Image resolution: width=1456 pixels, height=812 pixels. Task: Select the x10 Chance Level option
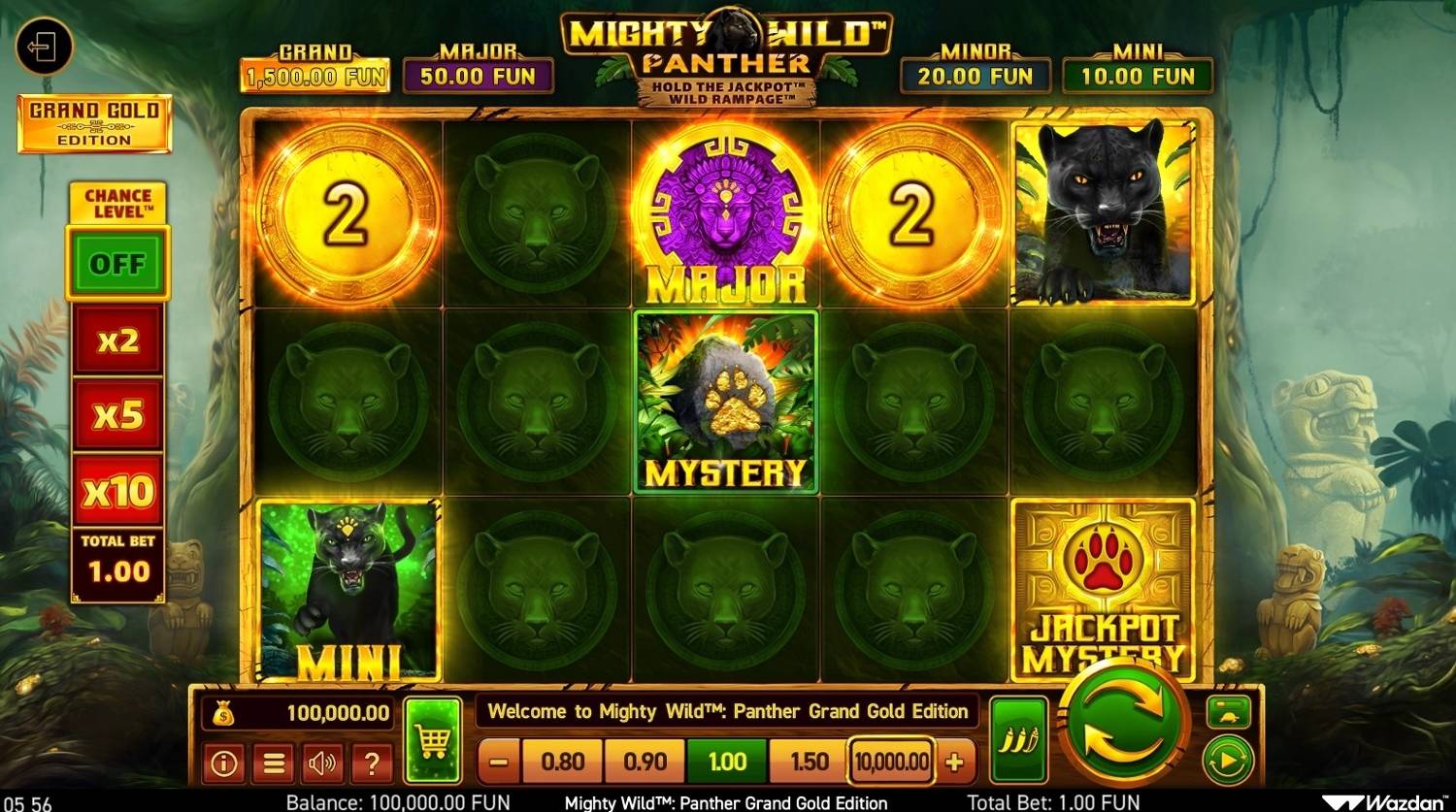tap(116, 491)
